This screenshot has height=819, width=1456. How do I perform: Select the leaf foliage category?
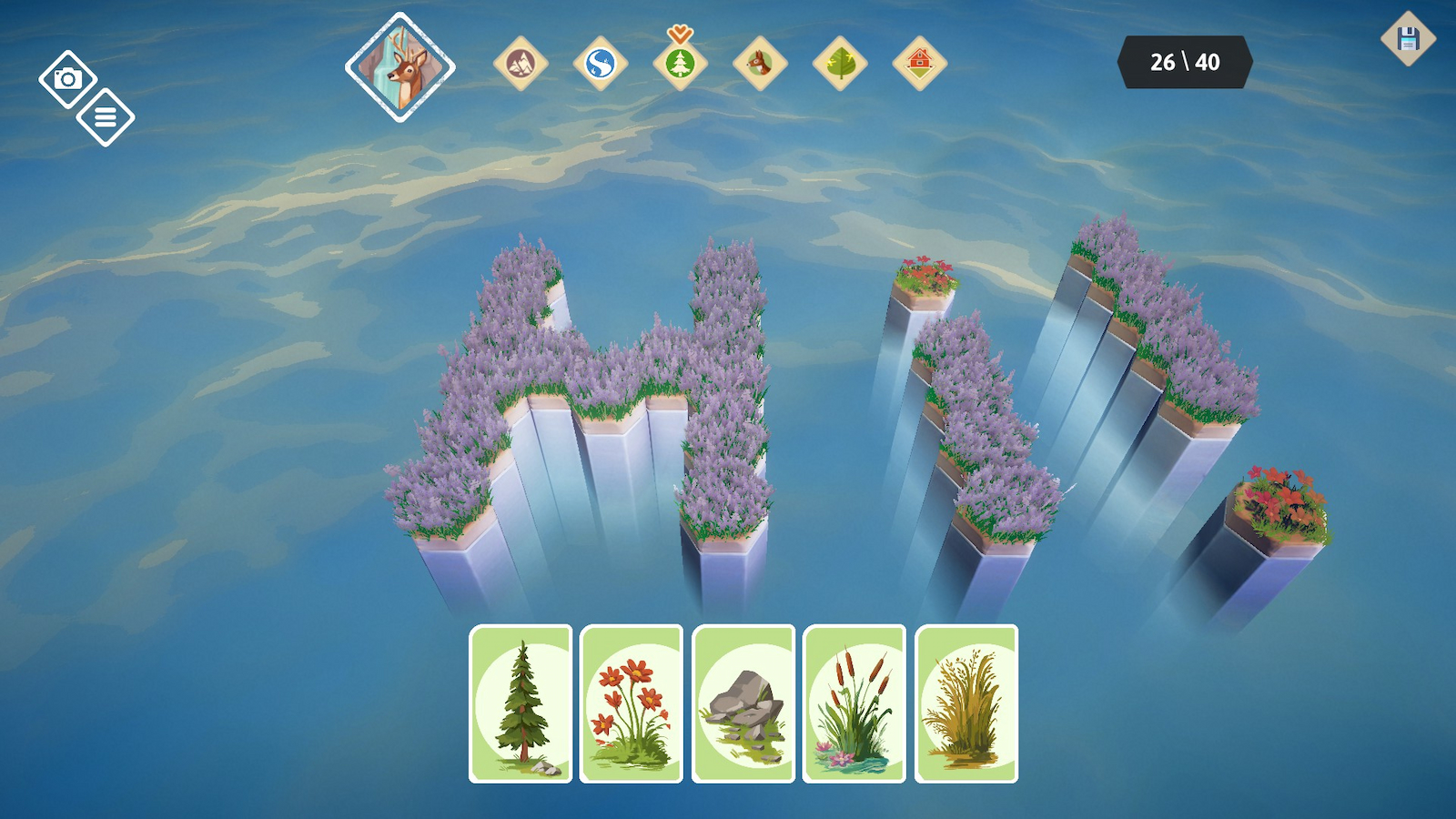(842, 64)
